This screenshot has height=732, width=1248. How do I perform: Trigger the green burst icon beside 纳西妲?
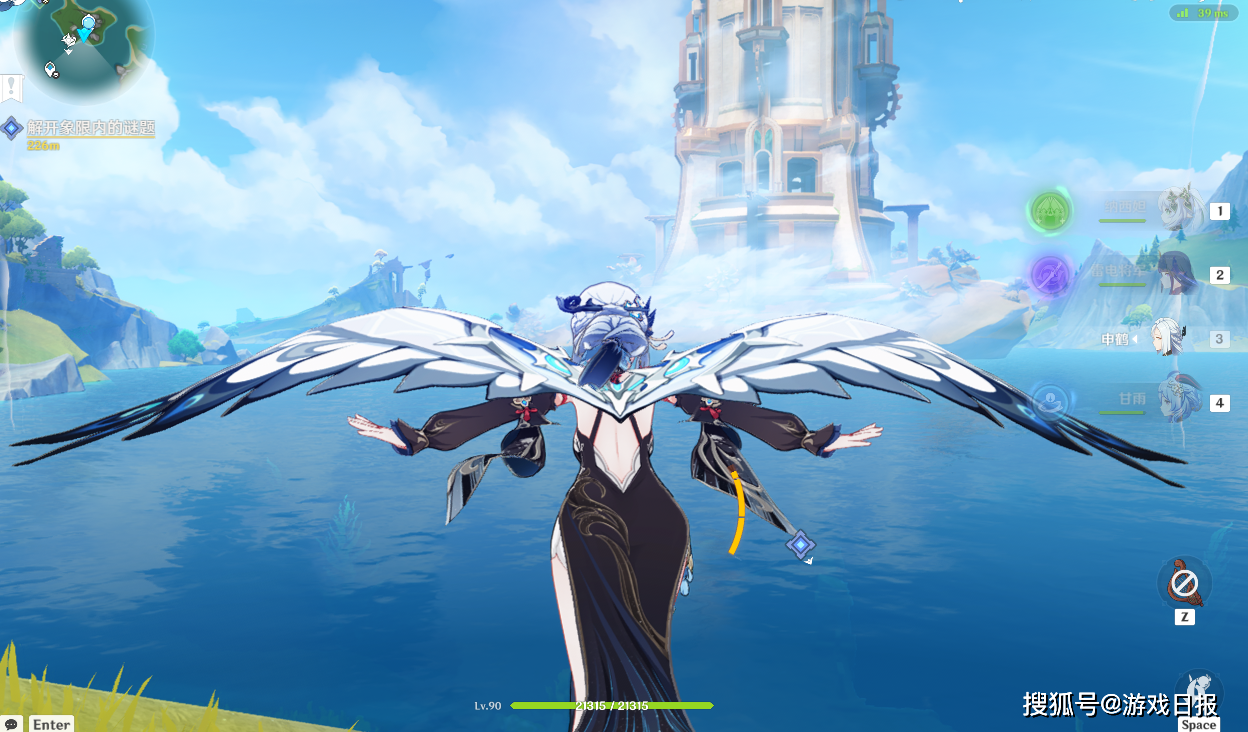[1051, 211]
